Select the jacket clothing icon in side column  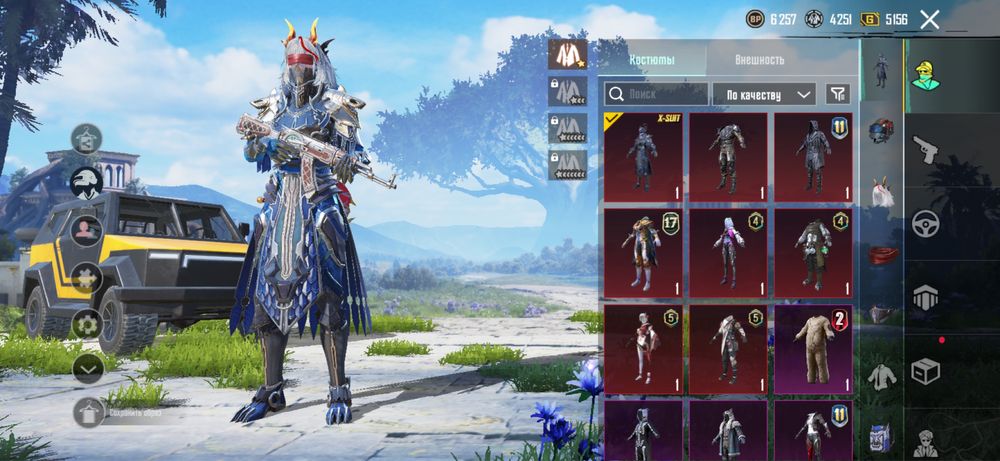tap(880, 377)
